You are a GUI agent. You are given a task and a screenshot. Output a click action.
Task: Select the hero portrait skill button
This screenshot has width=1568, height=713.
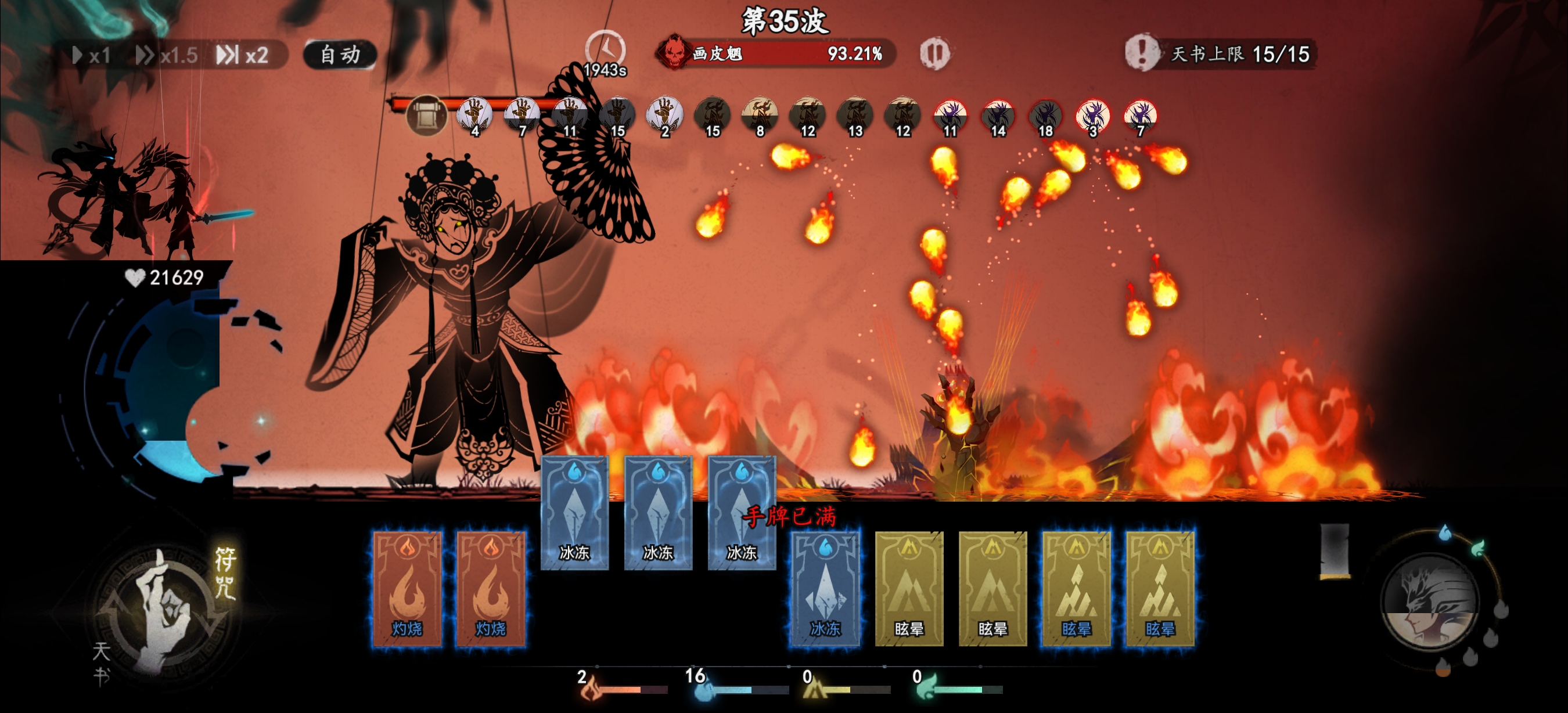click(1429, 600)
